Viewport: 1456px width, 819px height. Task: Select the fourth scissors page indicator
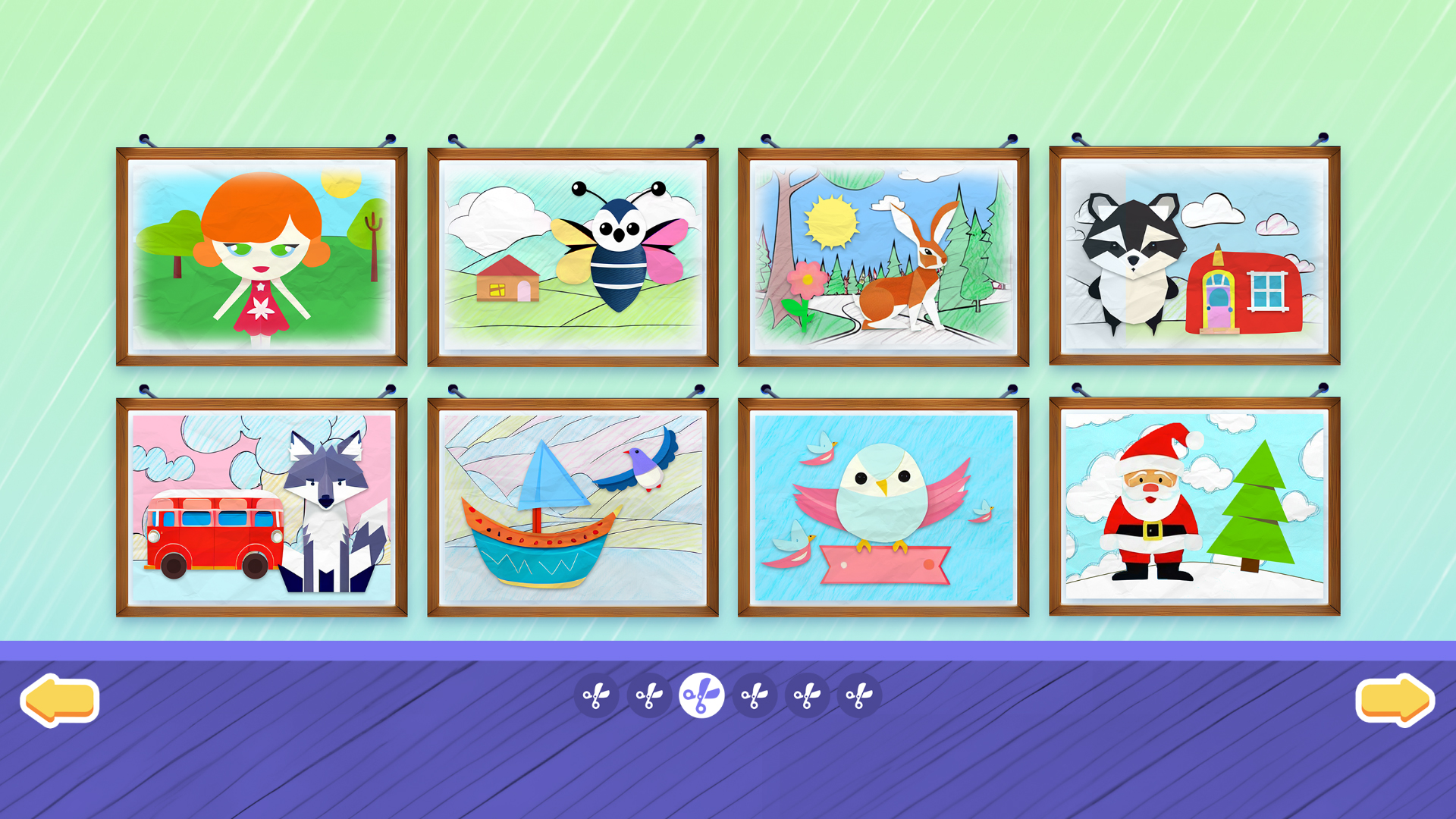755,694
